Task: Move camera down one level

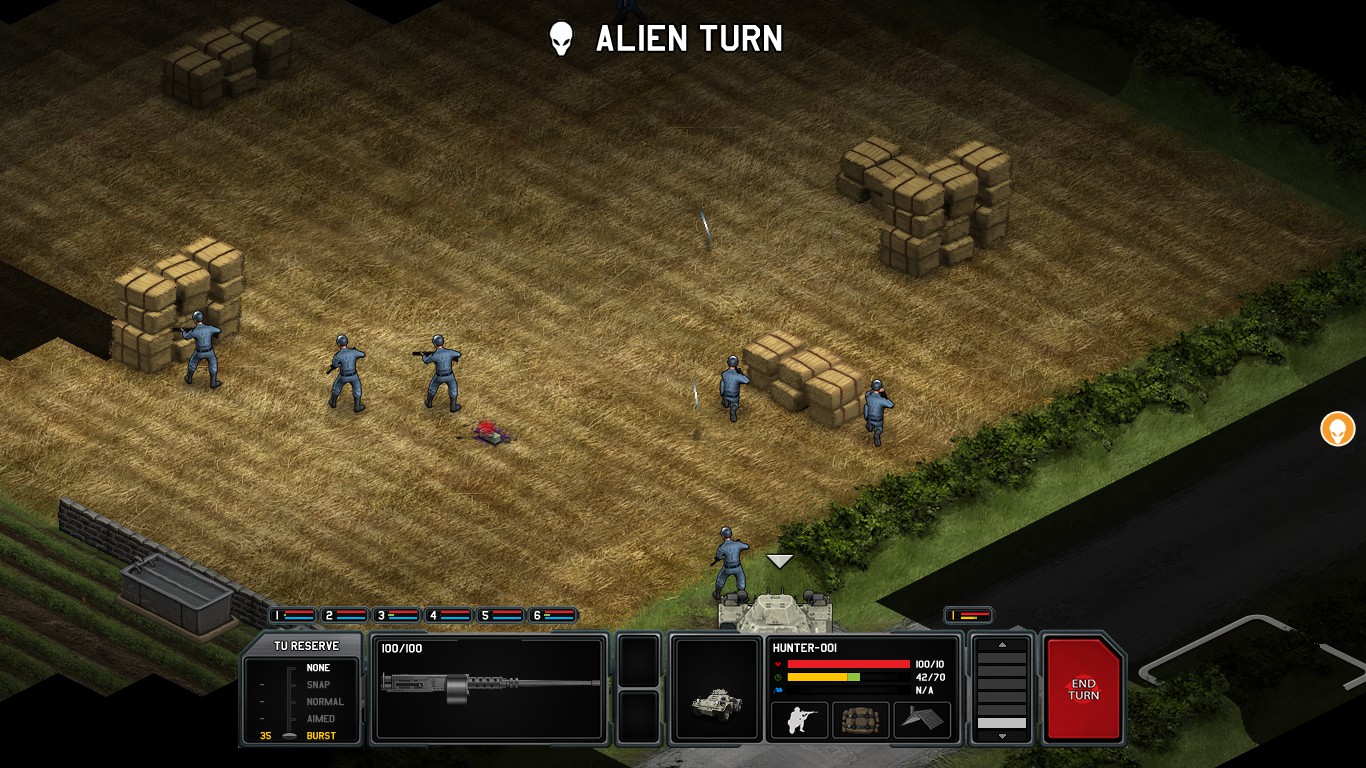Action: point(1002,736)
